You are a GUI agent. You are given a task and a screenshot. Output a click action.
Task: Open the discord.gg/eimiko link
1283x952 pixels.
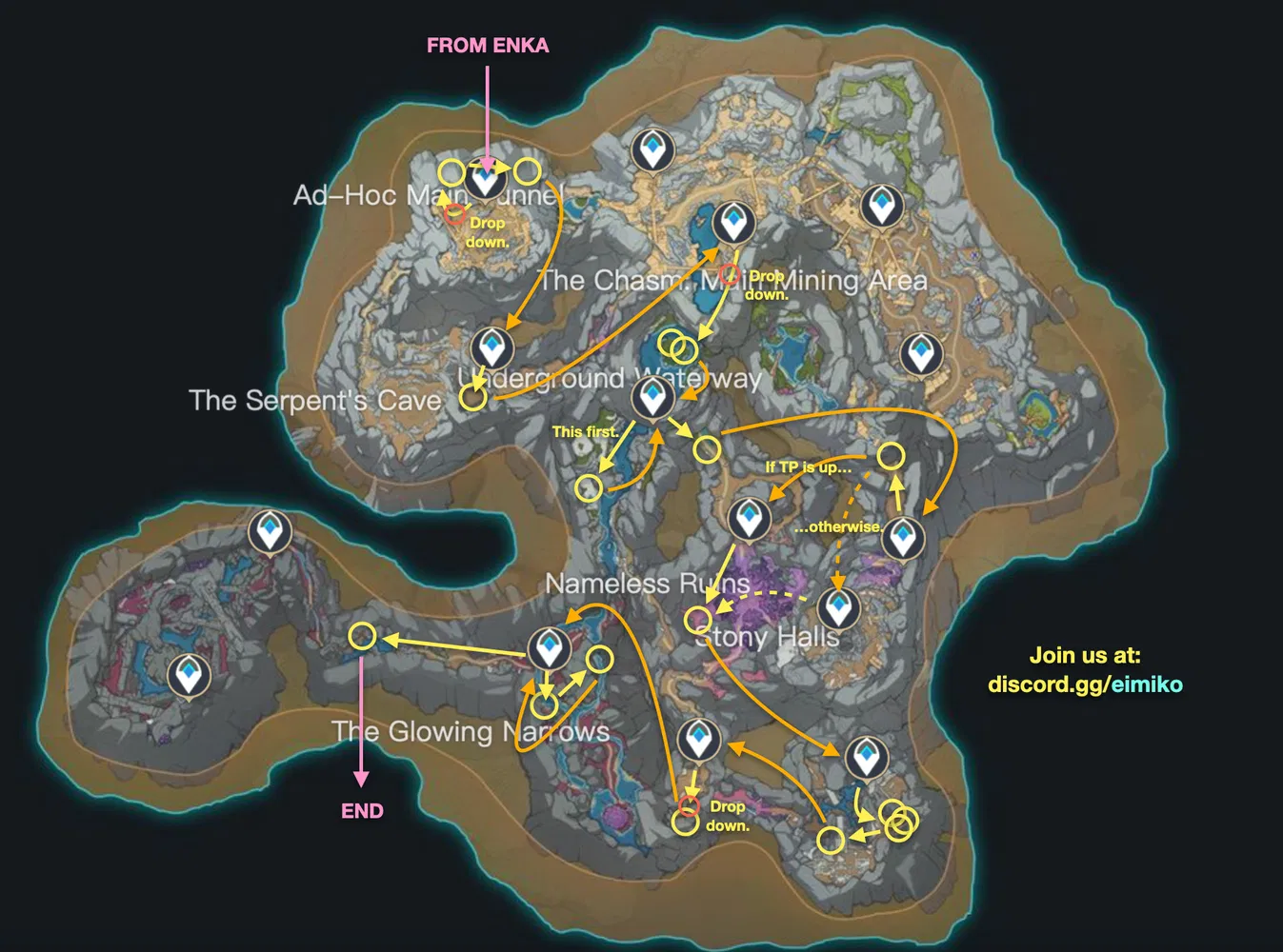1086,684
